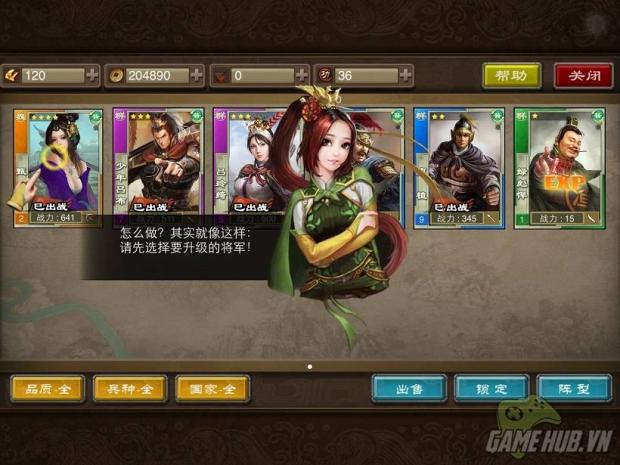Viewport: 620px width, 465px height.
Task: Open the 阵型 formation button
Action: [x=573, y=389]
